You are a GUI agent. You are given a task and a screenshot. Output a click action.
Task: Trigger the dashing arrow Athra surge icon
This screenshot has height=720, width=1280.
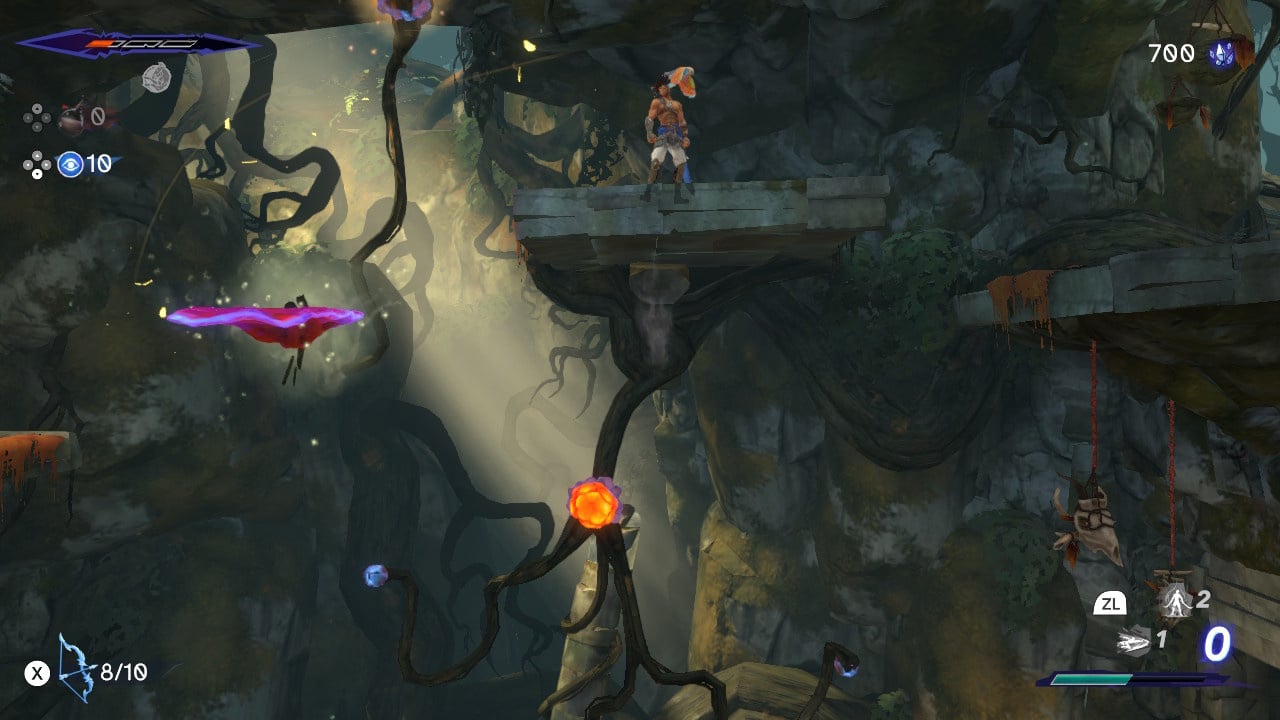click(1133, 640)
